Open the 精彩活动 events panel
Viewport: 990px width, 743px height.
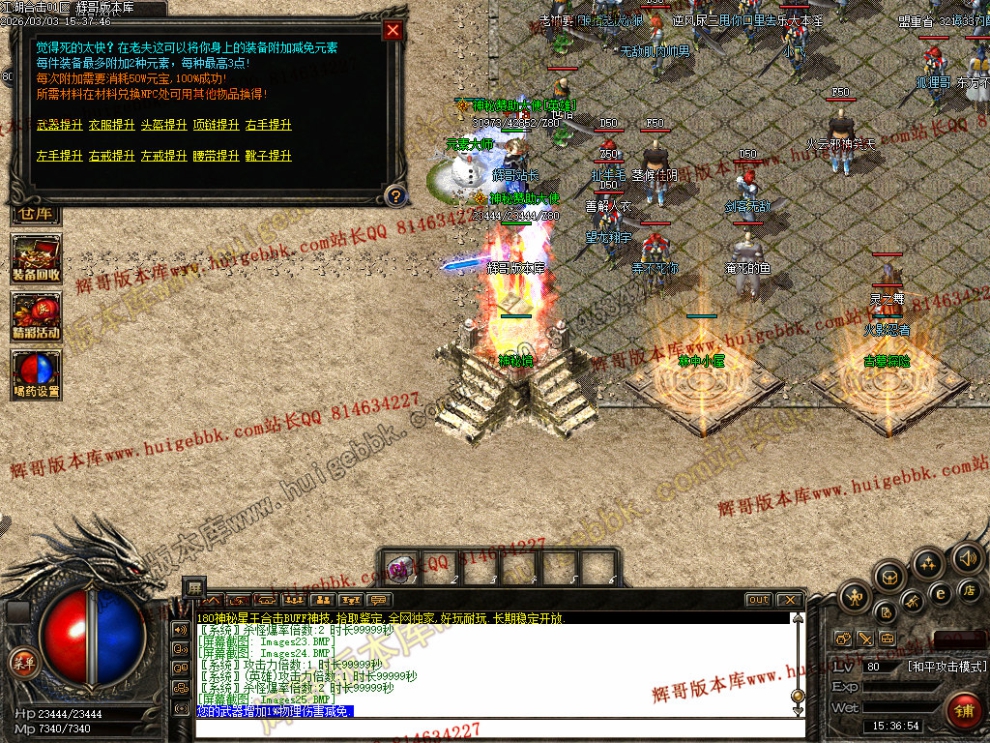point(36,316)
